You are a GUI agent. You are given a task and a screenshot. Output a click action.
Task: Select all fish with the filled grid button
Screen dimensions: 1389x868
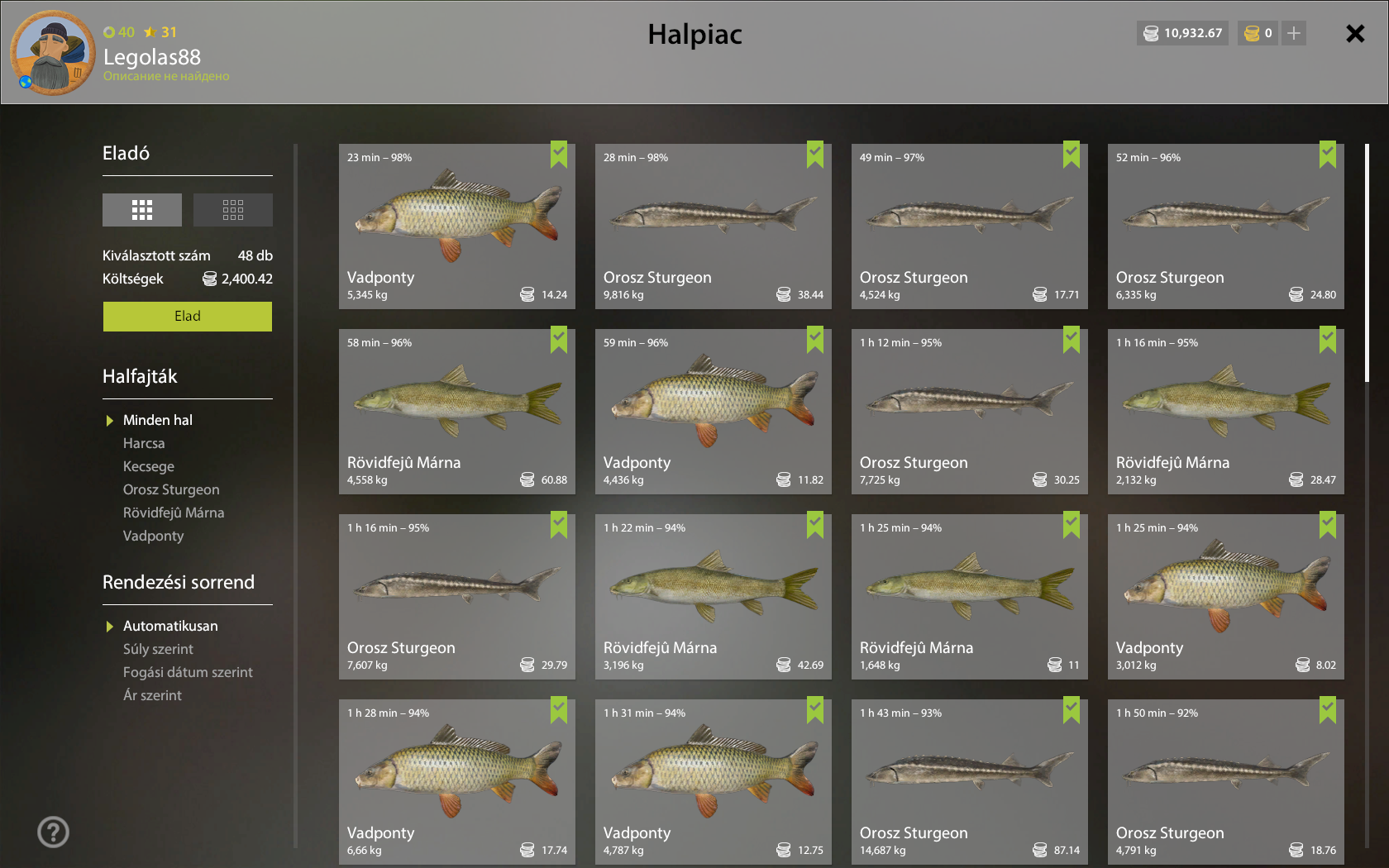142,210
